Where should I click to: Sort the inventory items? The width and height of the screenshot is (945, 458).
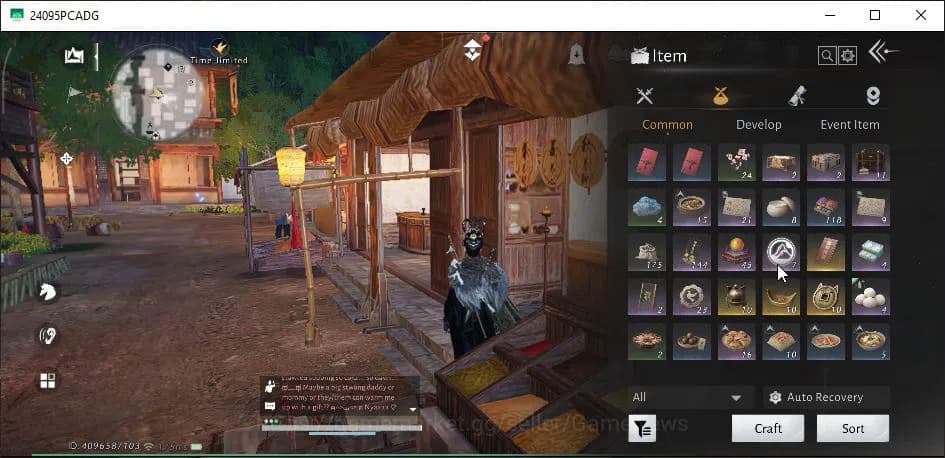852,428
